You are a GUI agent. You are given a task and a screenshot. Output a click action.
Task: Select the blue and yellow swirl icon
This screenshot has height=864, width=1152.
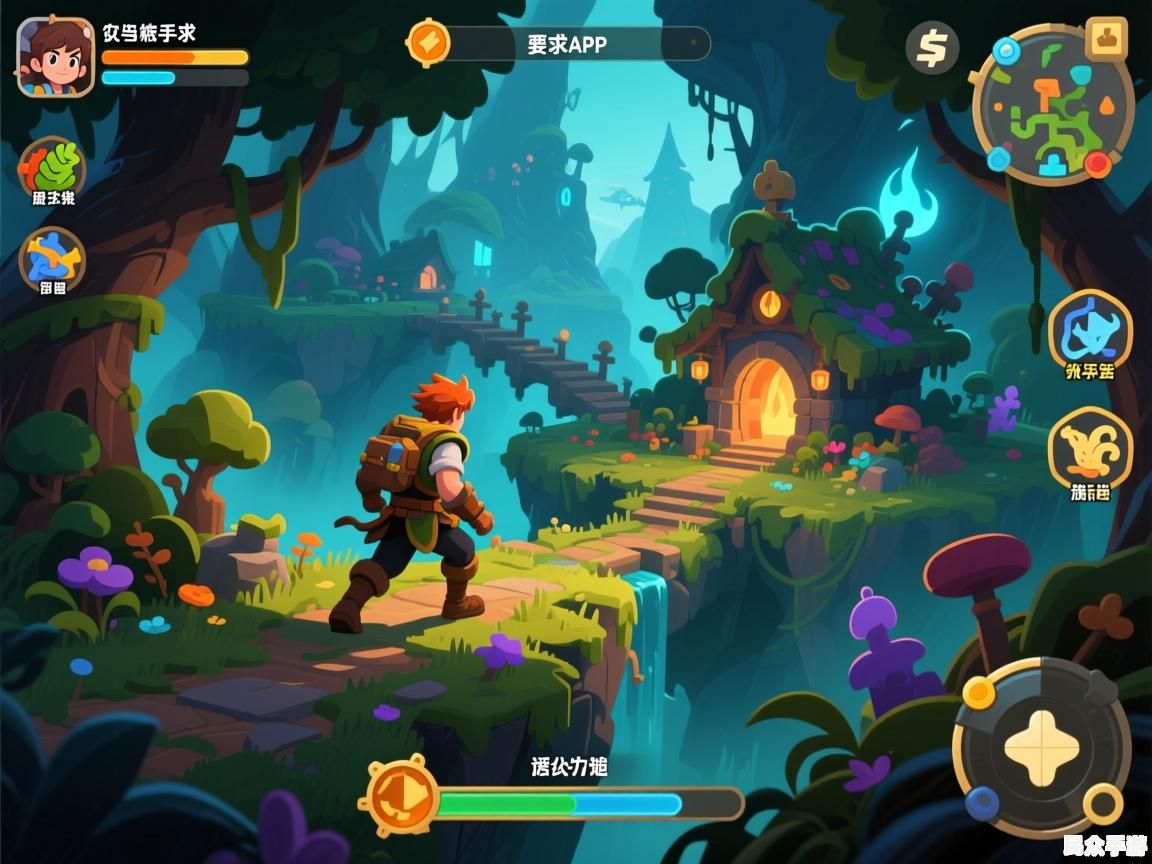(x=52, y=258)
